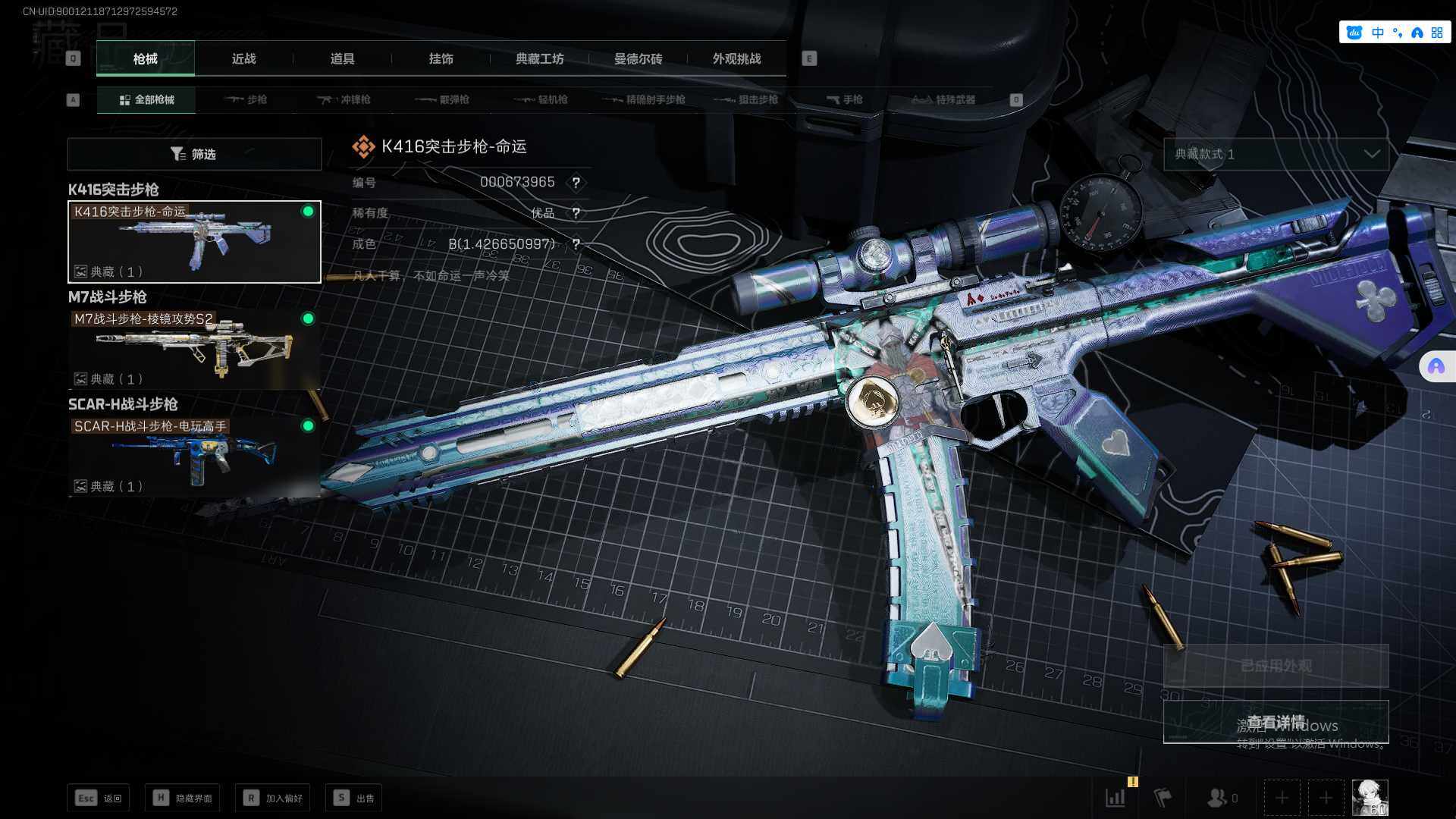The width and height of the screenshot is (1456, 819).
Task: Open the 外观挑战 appearance challenge tab
Action: 736,58
